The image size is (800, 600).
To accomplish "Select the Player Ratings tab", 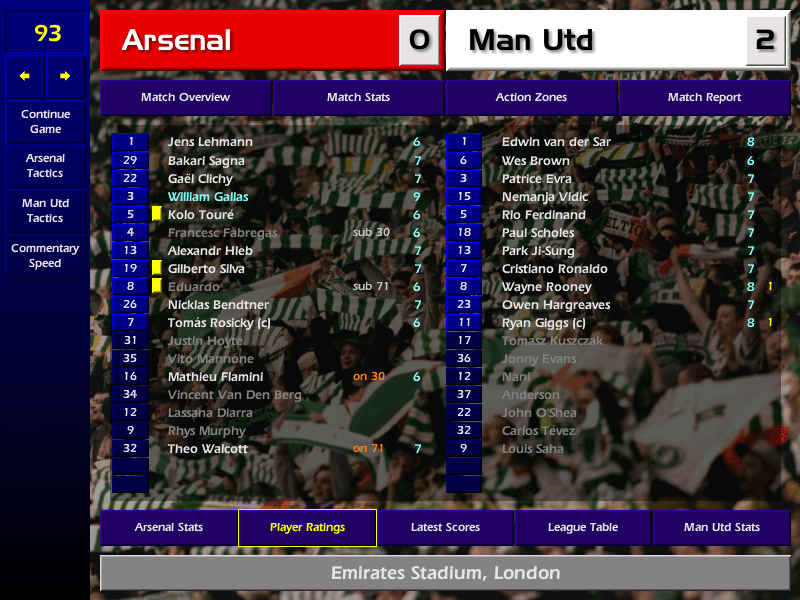I will coord(307,527).
